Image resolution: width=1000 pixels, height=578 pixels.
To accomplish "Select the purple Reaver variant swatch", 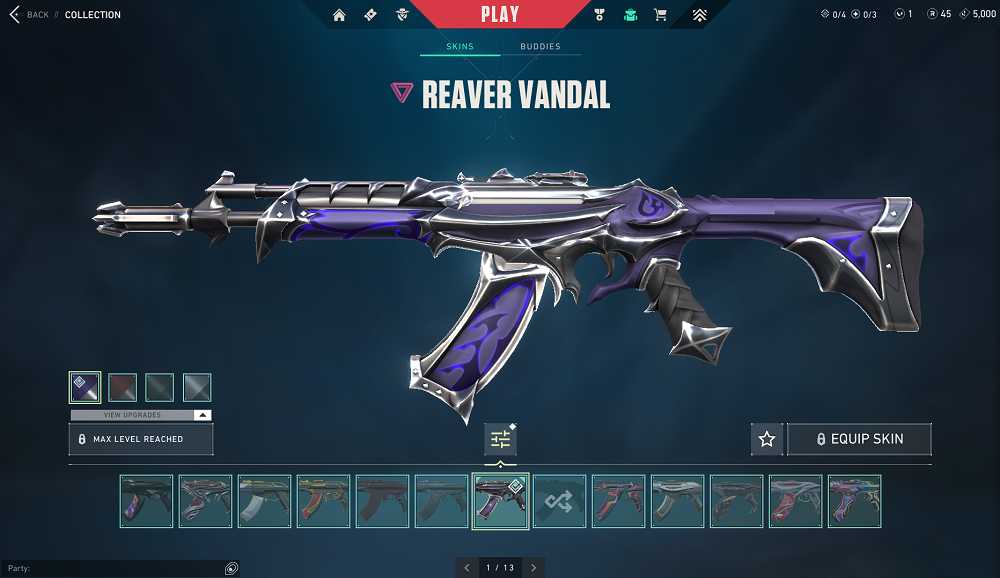I will pos(85,387).
